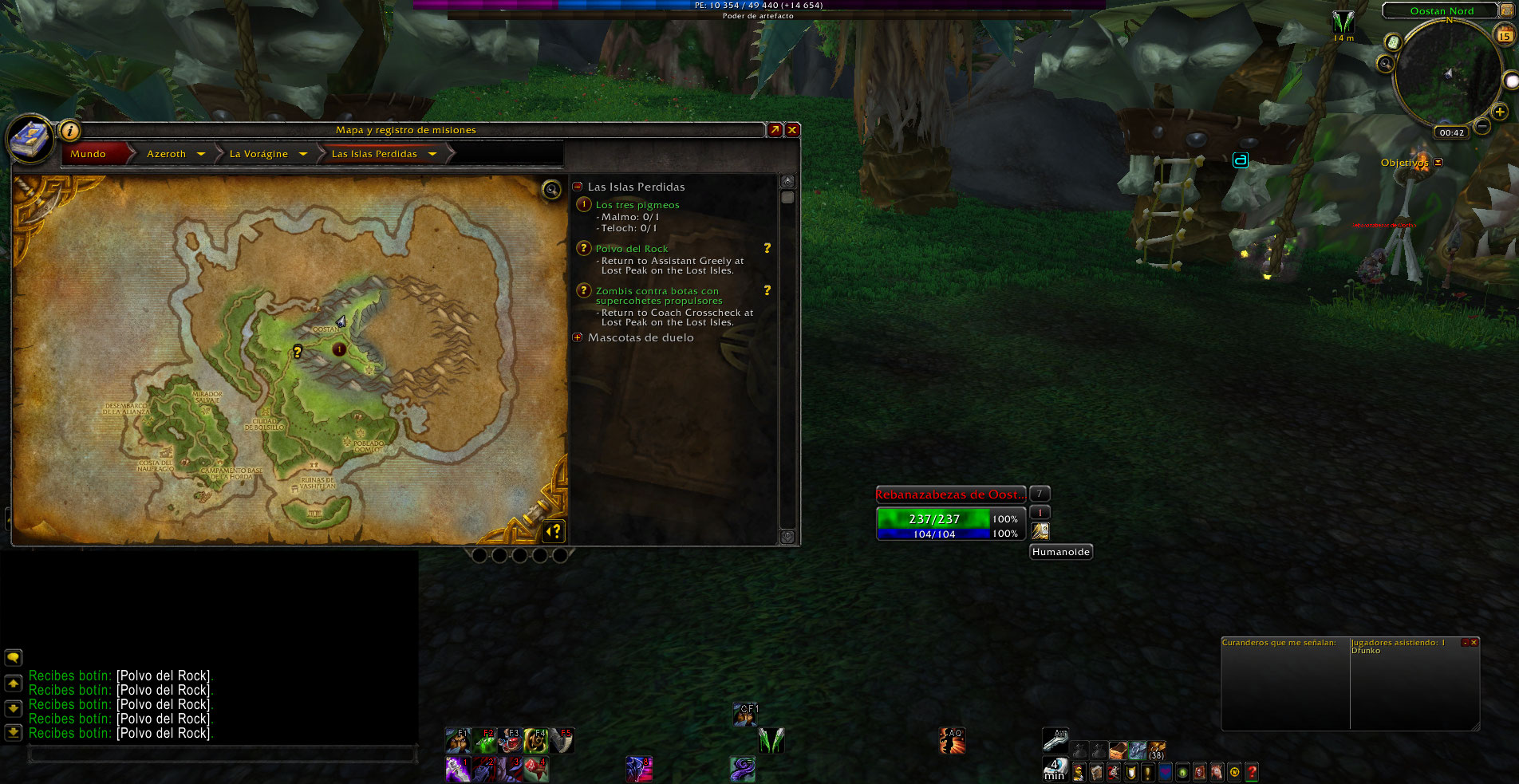This screenshot has height=784, width=1519.
Task: Open the red question mark help button
Action: click(x=1252, y=771)
